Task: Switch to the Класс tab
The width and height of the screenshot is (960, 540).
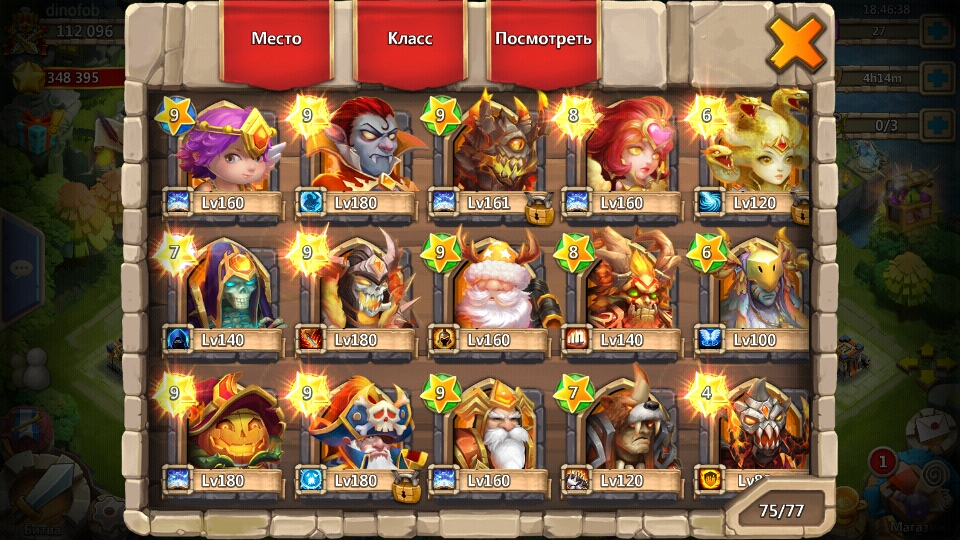Action: (x=410, y=40)
